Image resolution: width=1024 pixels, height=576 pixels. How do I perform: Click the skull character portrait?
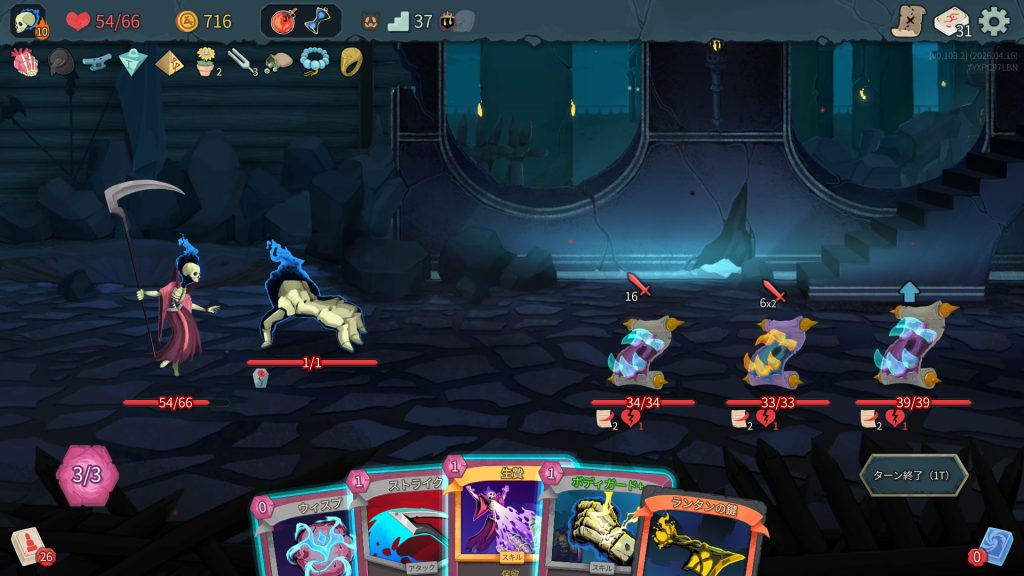[x=29, y=21]
